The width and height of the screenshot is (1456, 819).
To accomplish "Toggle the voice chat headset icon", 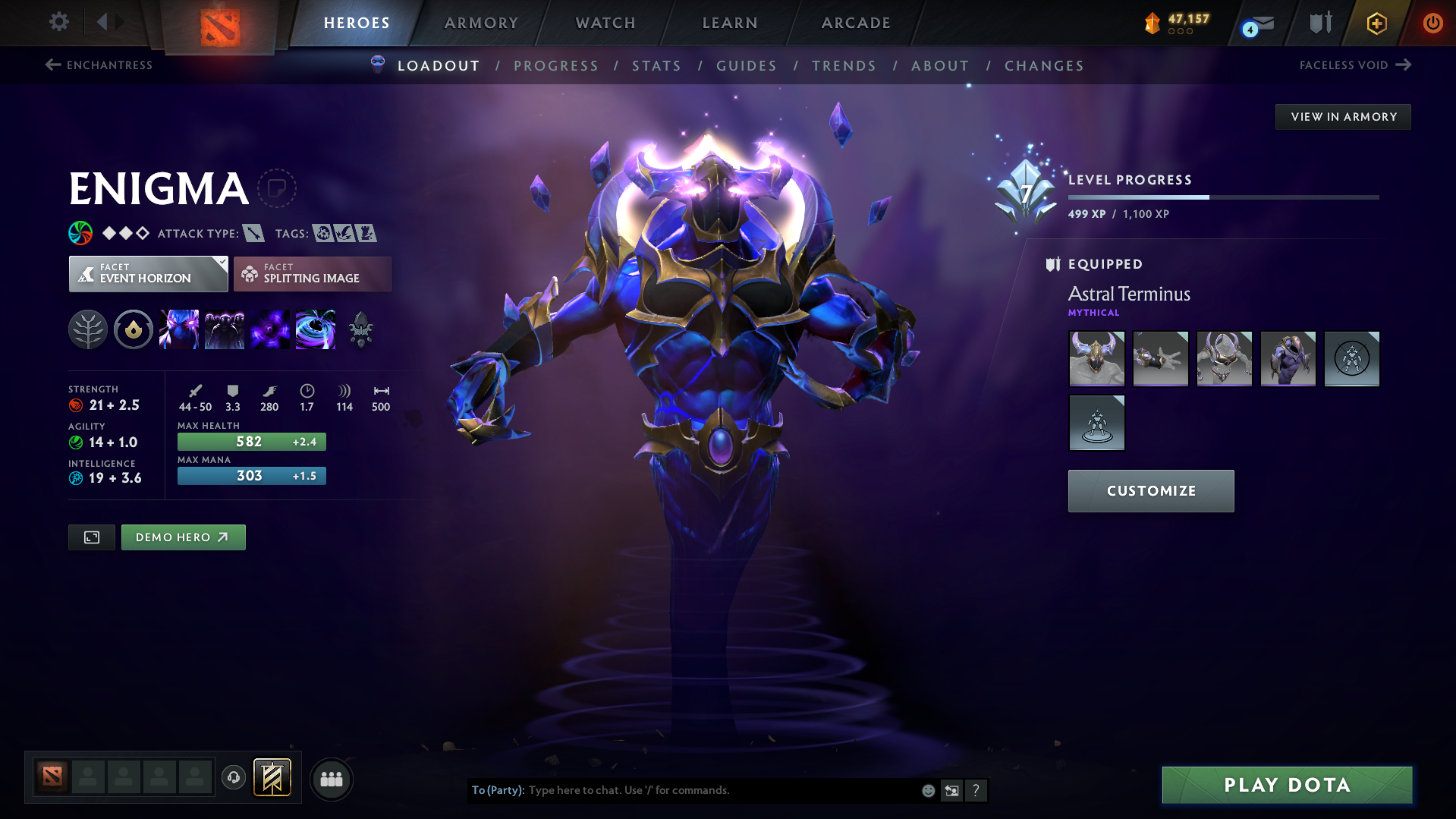I will (x=233, y=778).
